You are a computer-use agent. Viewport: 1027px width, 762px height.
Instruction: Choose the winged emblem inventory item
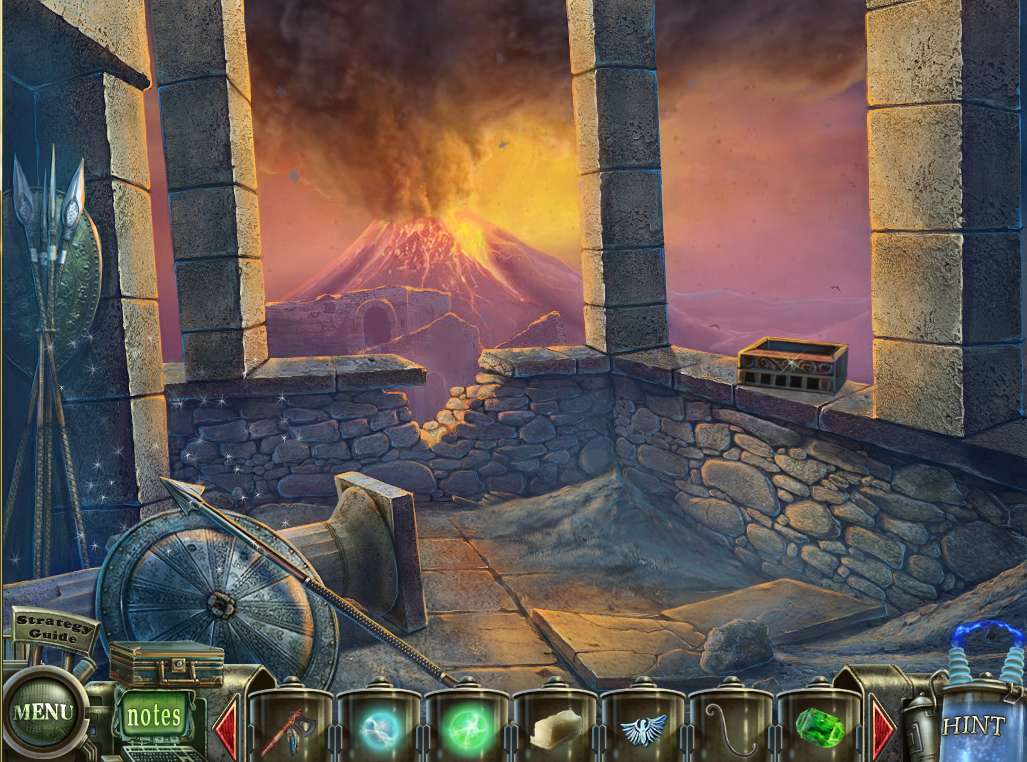click(x=643, y=729)
